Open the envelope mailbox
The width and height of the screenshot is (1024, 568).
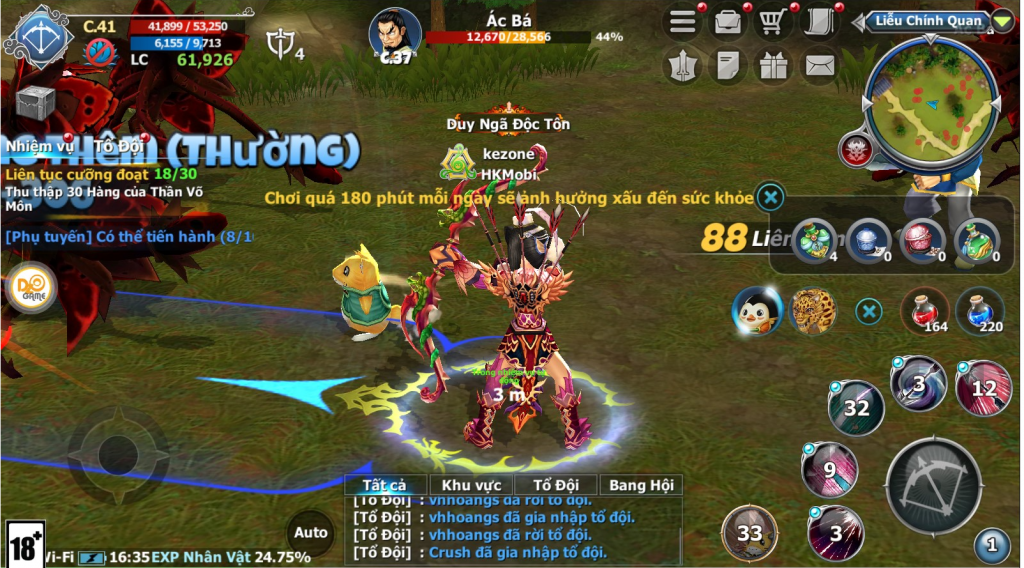(819, 66)
